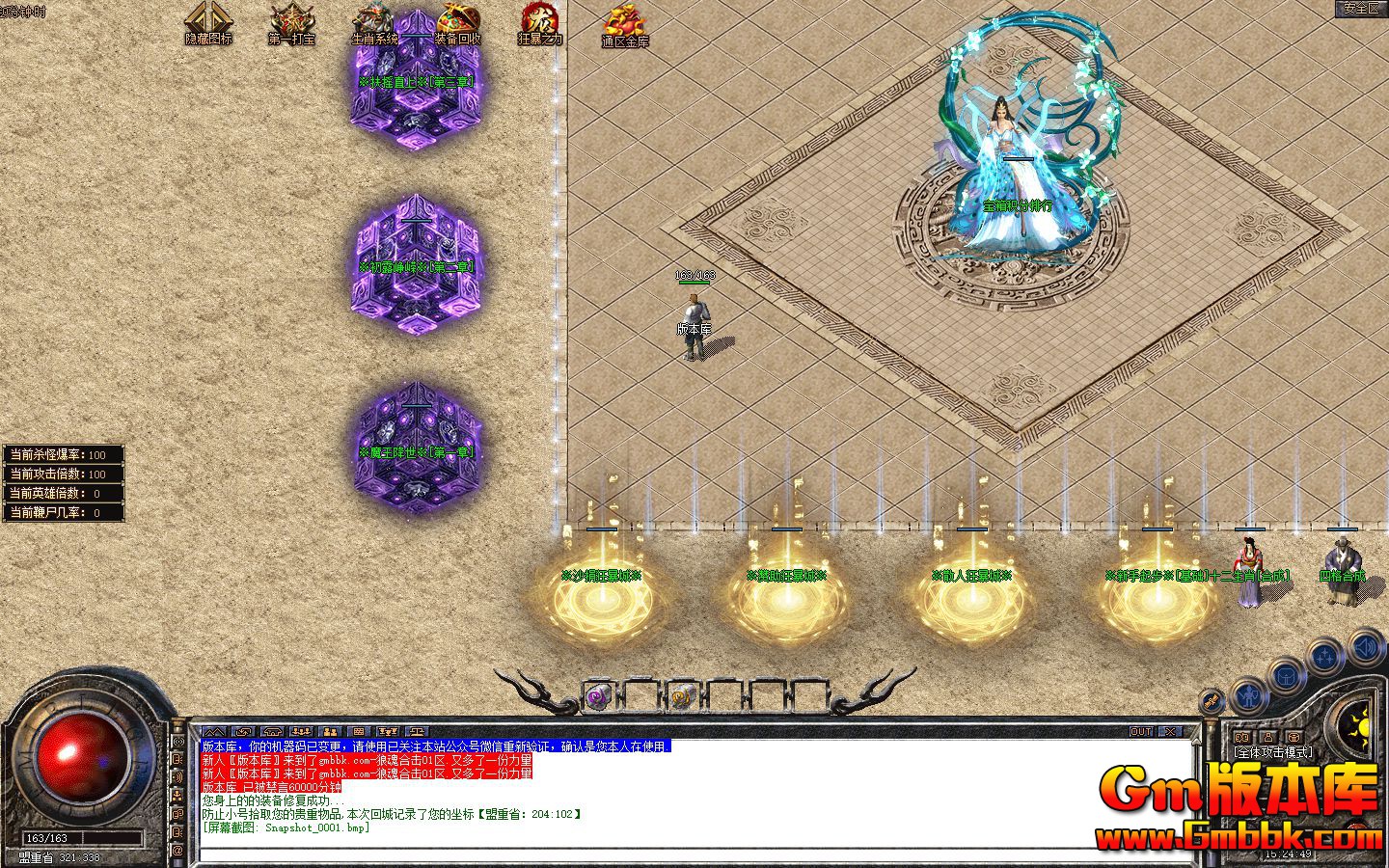Select the guild chat channel tab beside chat
This screenshot has height=868, width=1389.
(331, 732)
